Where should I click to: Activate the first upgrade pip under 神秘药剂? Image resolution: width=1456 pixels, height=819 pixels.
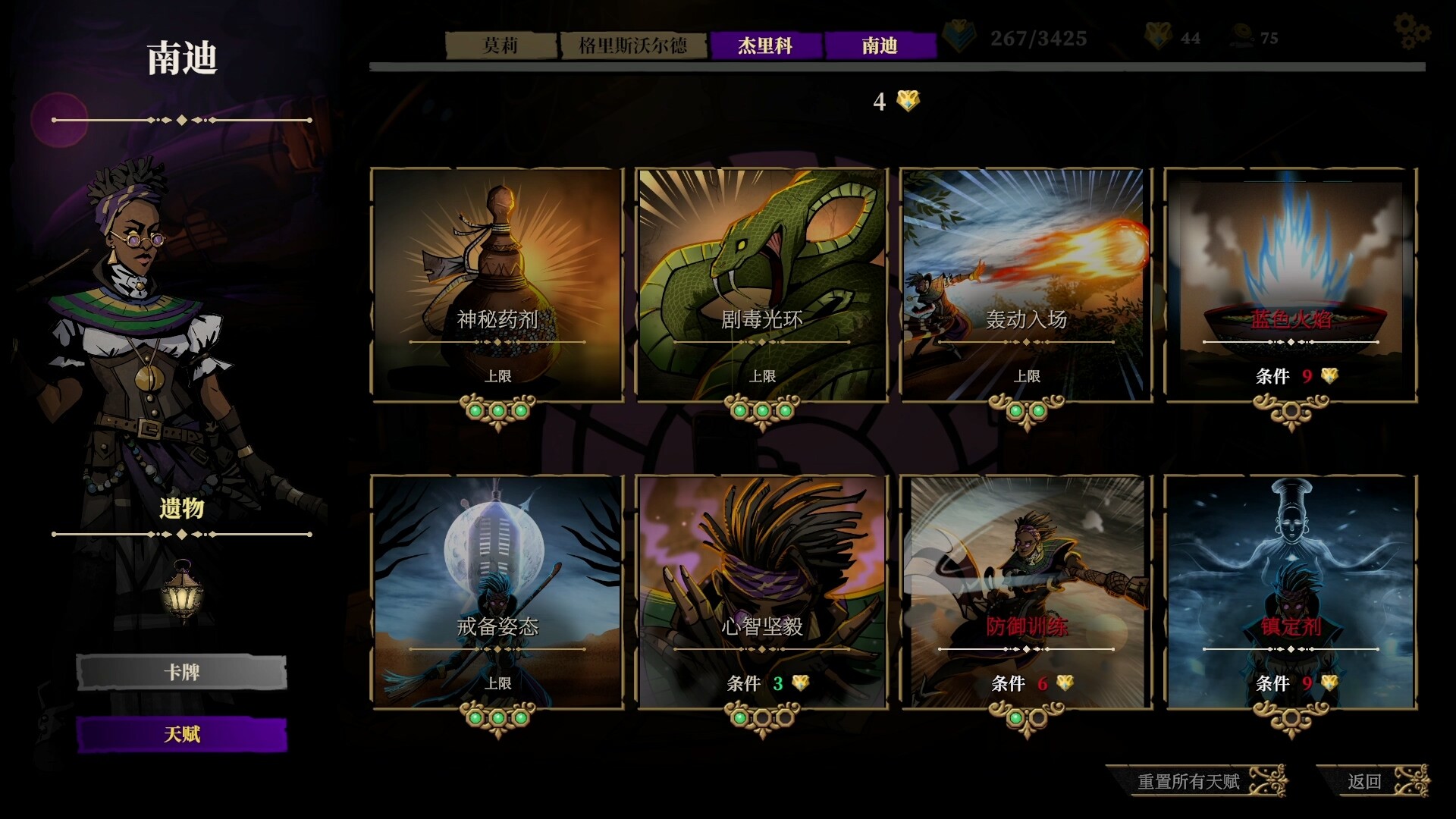[474, 409]
